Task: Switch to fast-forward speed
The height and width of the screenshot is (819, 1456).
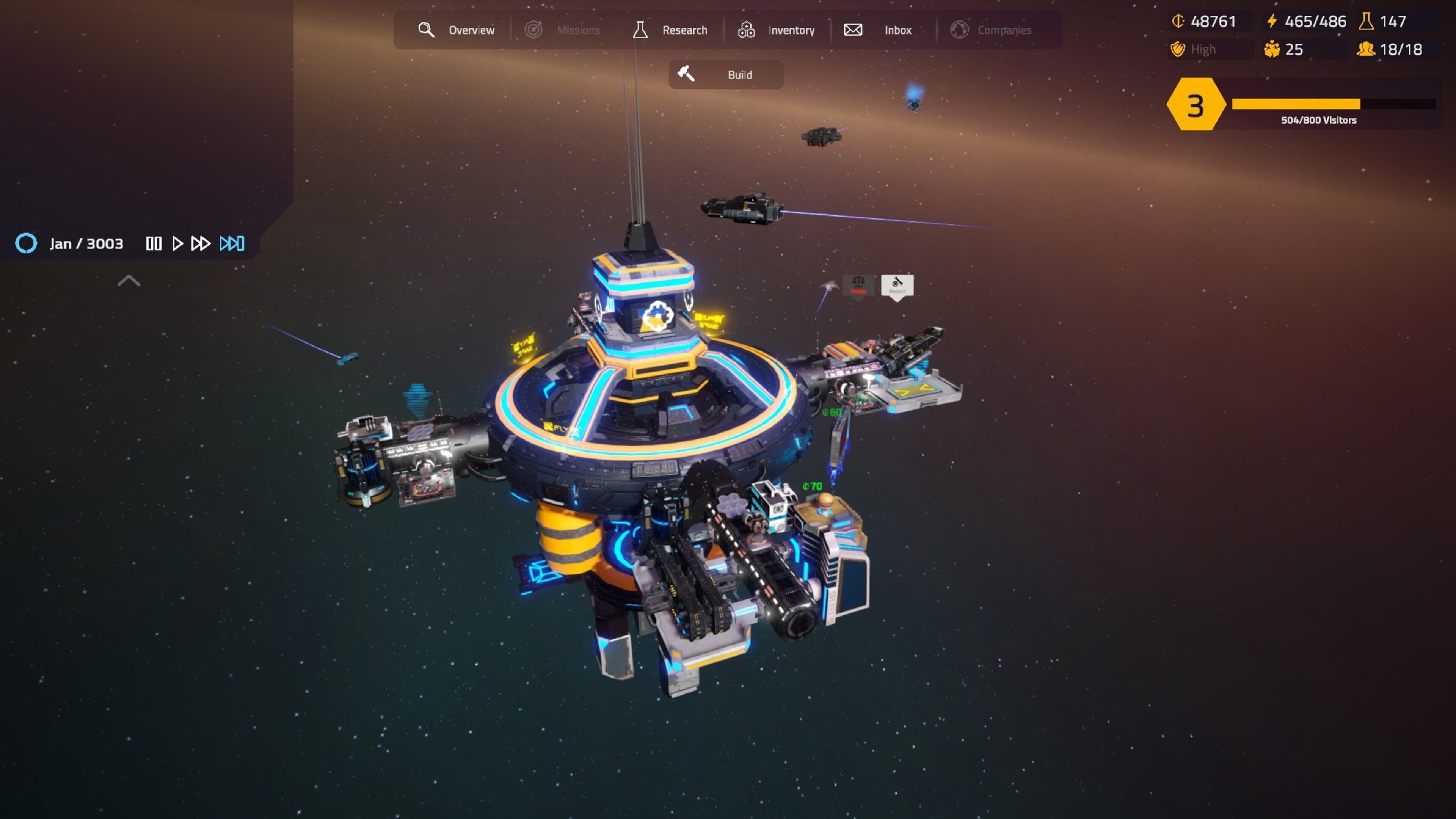Action: (x=201, y=243)
